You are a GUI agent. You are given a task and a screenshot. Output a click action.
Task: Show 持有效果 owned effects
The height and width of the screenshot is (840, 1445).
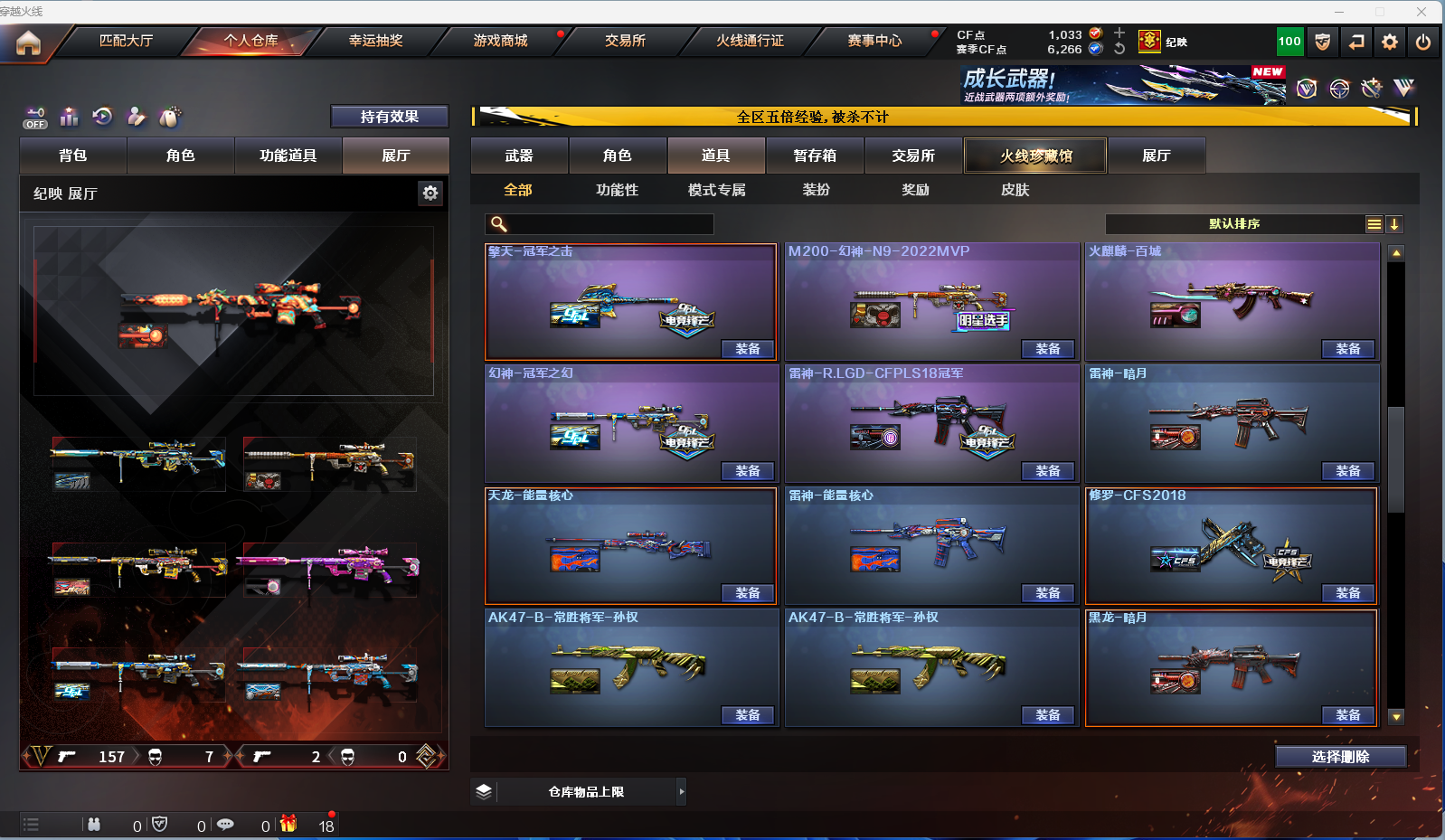tap(389, 117)
